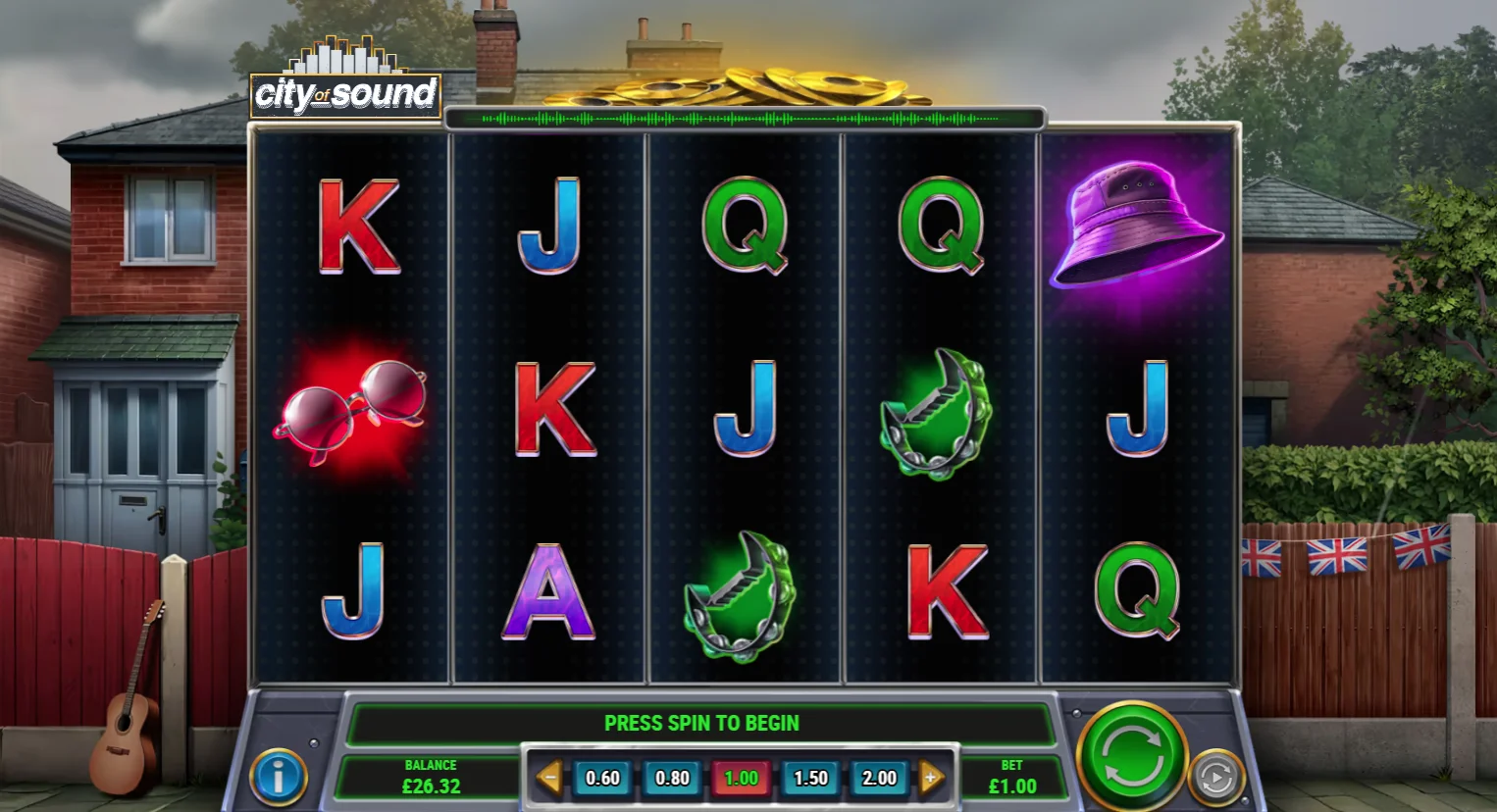This screenshot has height=812, width=1497.
Task: Click the City of Sound logo
Action: [345, 93]
